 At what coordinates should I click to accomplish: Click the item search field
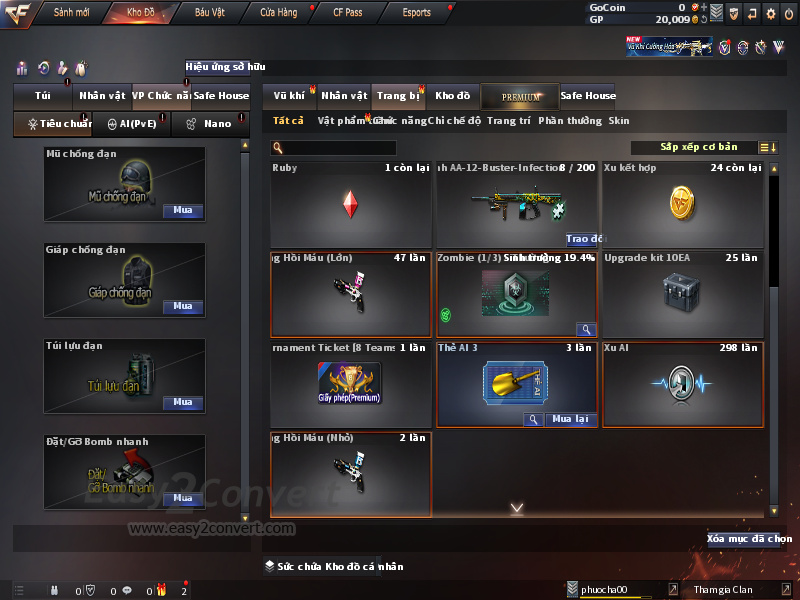point(340,148)
